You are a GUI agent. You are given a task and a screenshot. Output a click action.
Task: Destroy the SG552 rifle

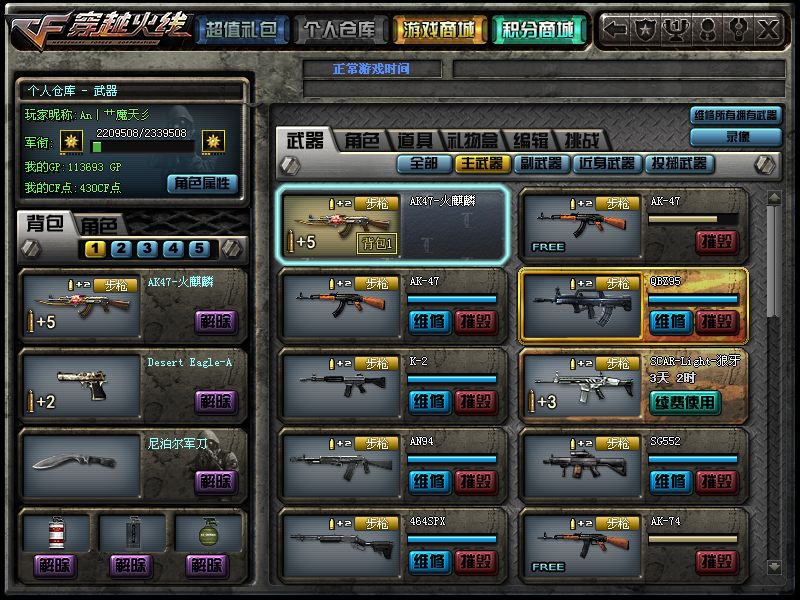point(717,482)
